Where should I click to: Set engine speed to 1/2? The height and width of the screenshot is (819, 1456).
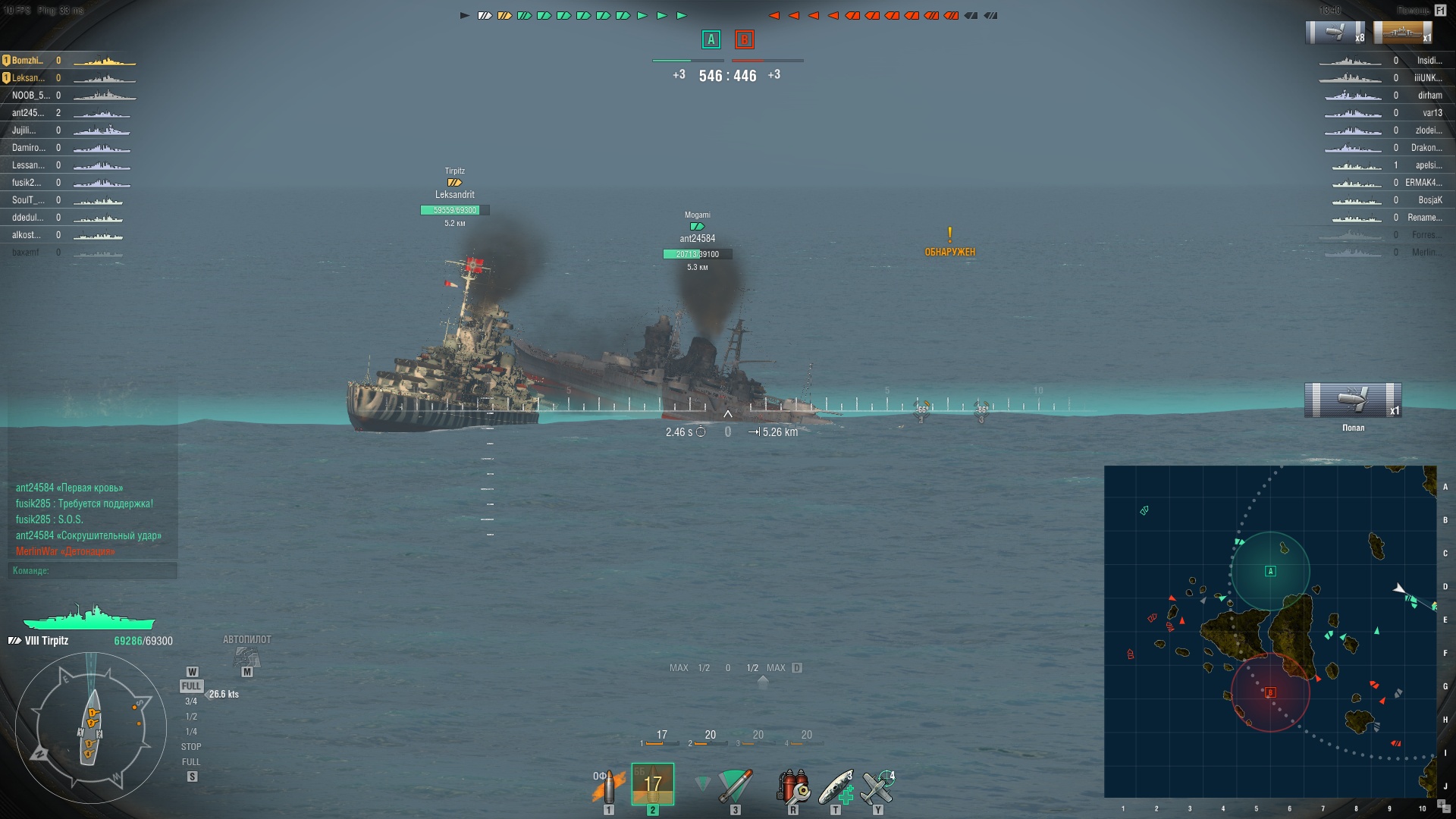point(191,717)
